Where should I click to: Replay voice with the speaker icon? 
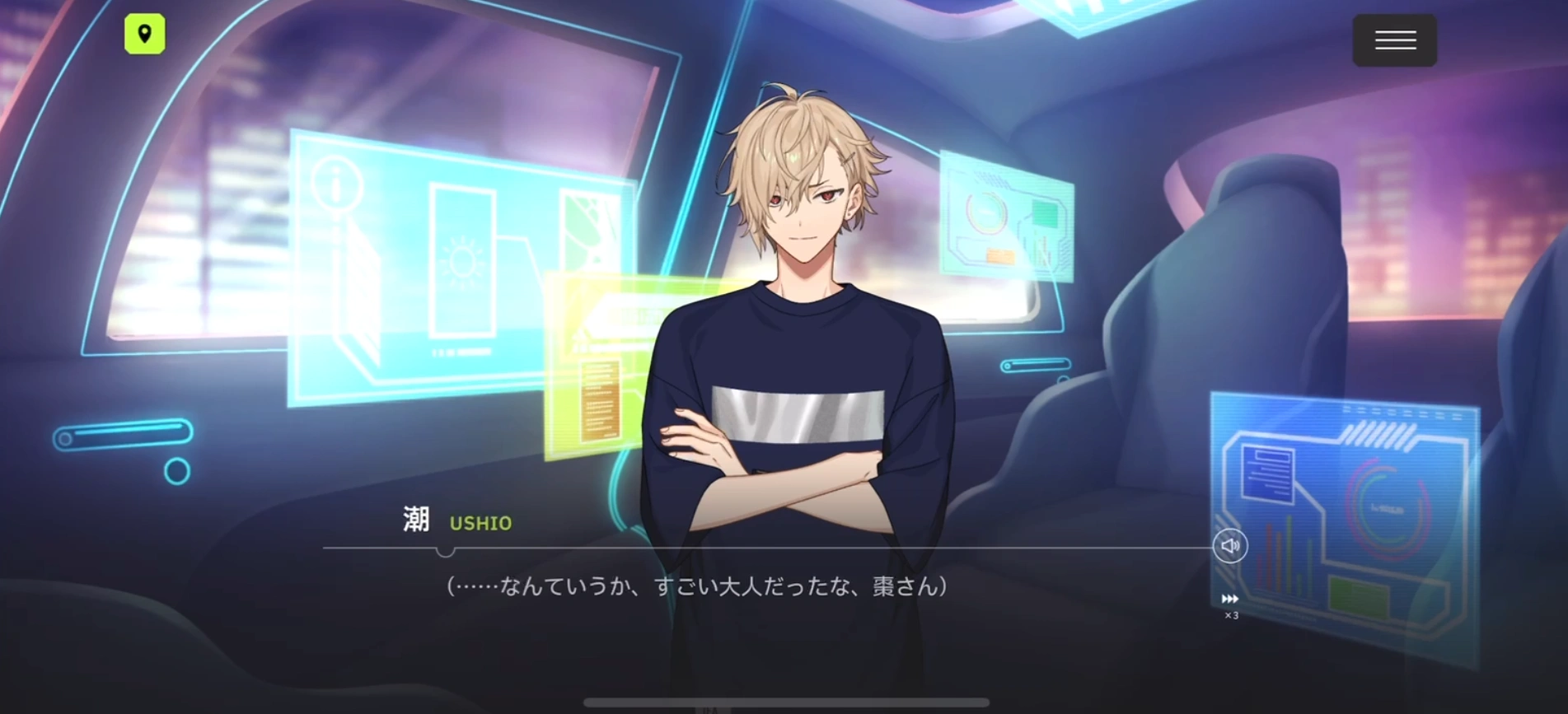point(1229,546)
